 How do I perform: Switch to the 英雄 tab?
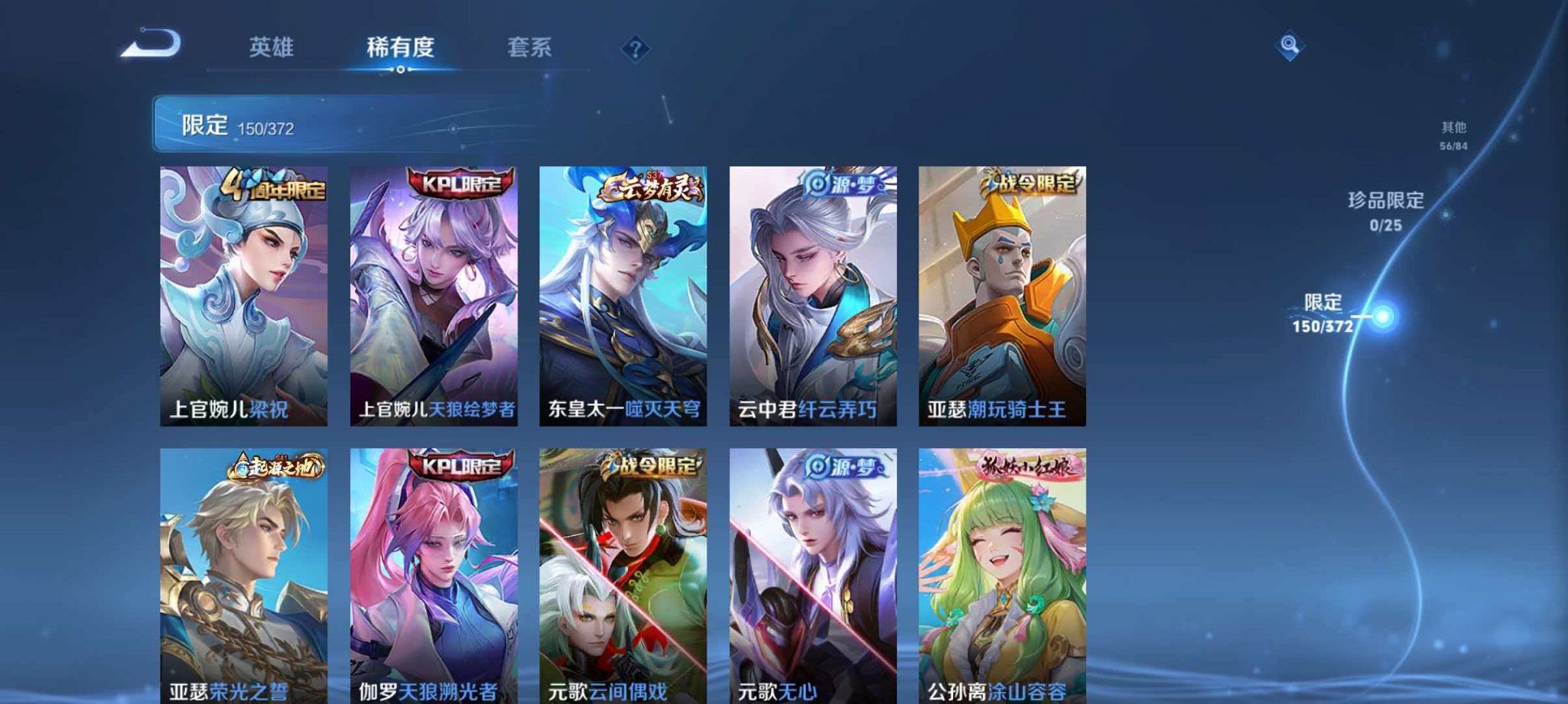click(272, 47)
